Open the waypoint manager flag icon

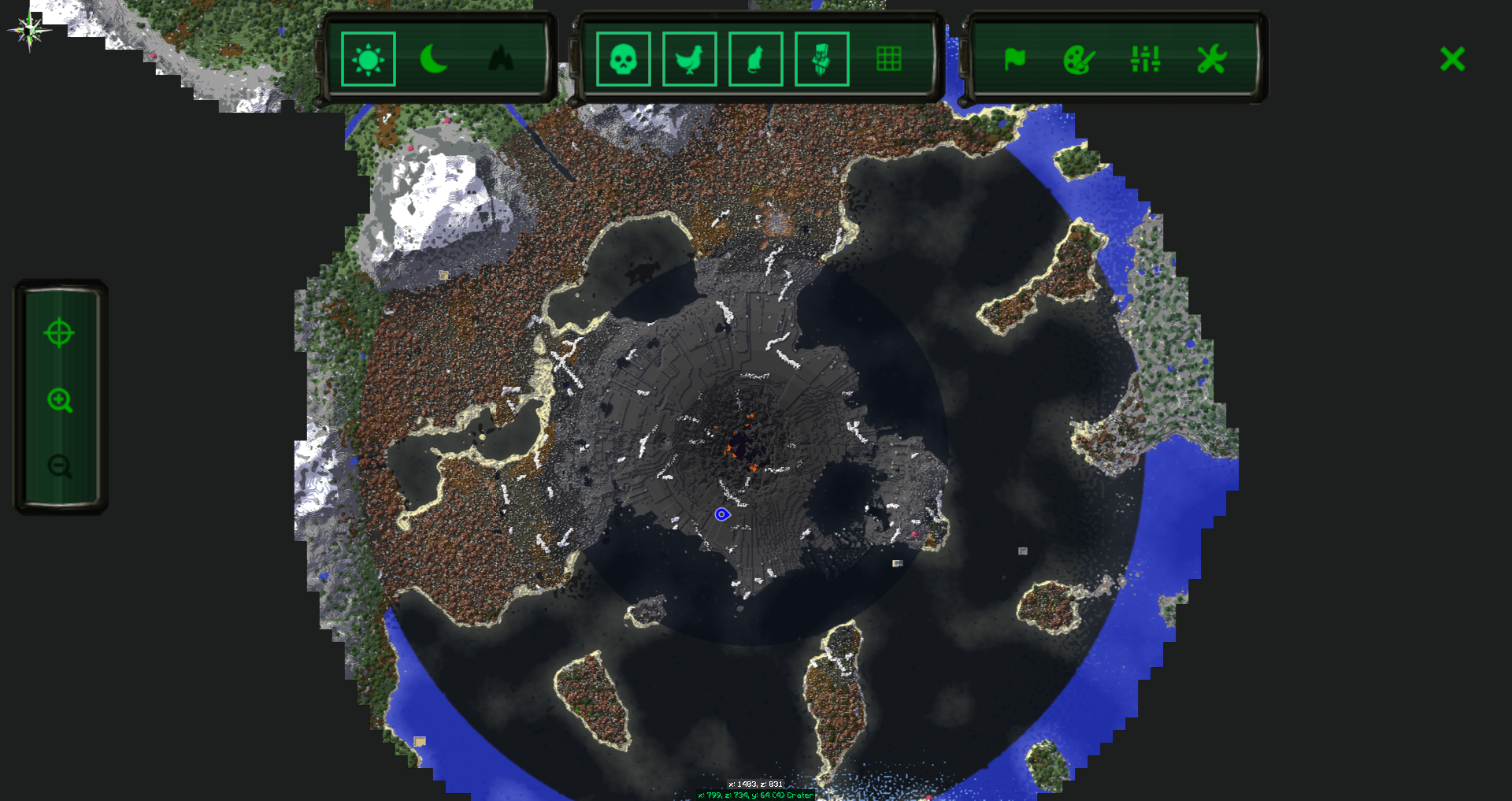(x=1015, y=59)
